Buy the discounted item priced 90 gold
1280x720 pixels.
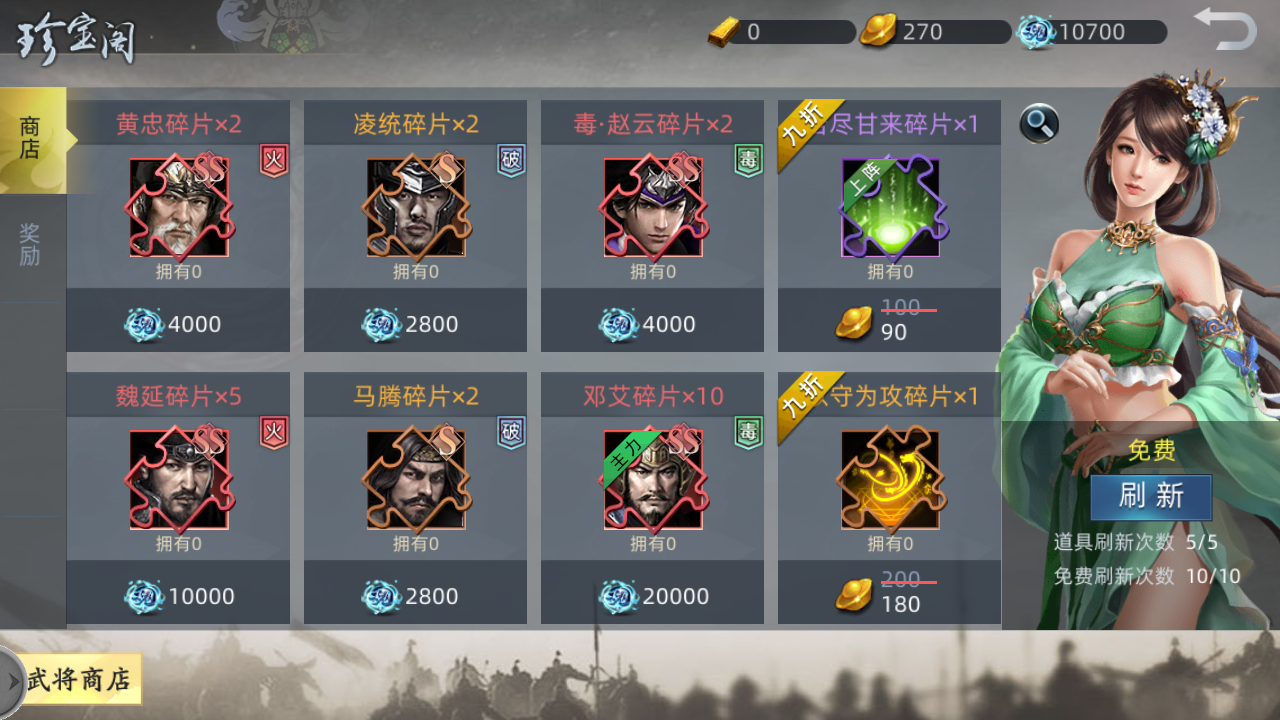click(890, 322)
